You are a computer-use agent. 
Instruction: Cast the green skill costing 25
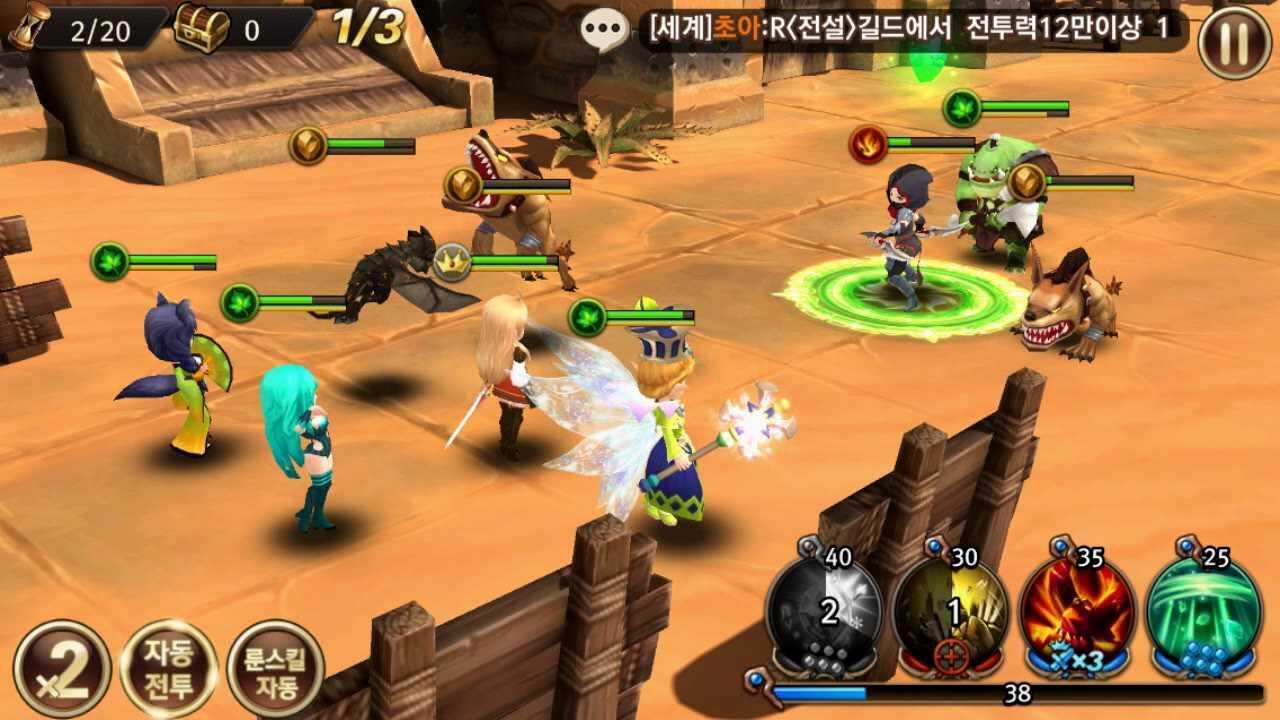click(1205, 612)
